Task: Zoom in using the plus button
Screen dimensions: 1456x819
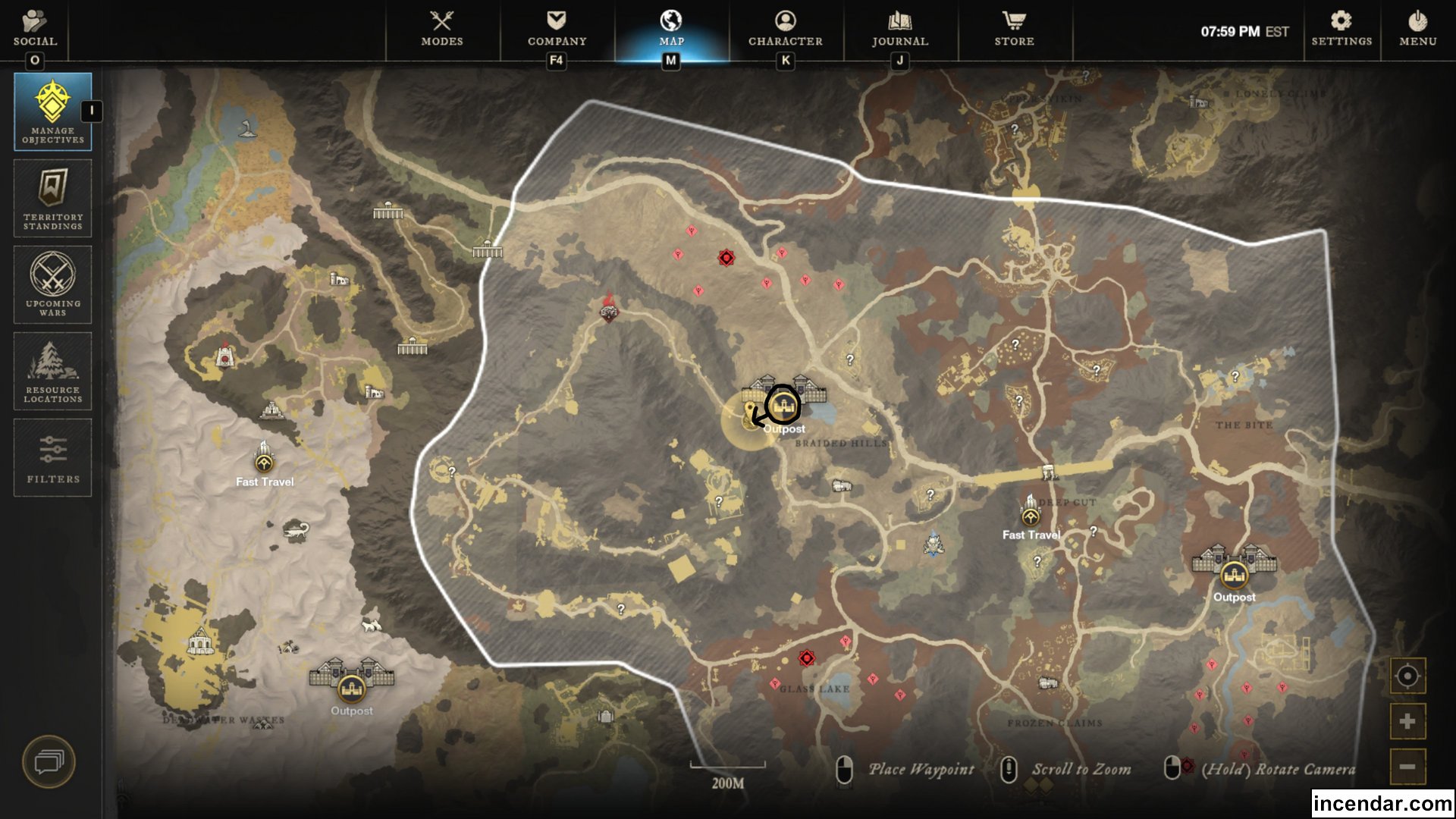Action: pyautogui.click(x=1407, y=720)
